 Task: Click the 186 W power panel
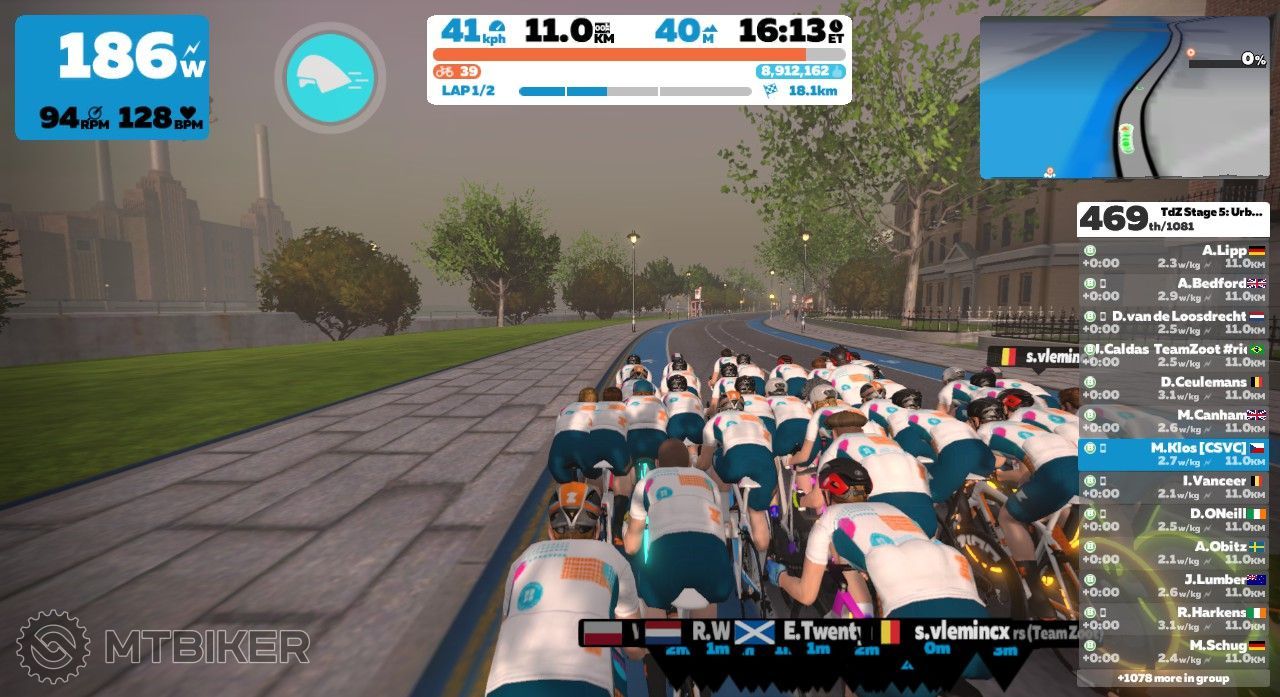tap(112, 77)
